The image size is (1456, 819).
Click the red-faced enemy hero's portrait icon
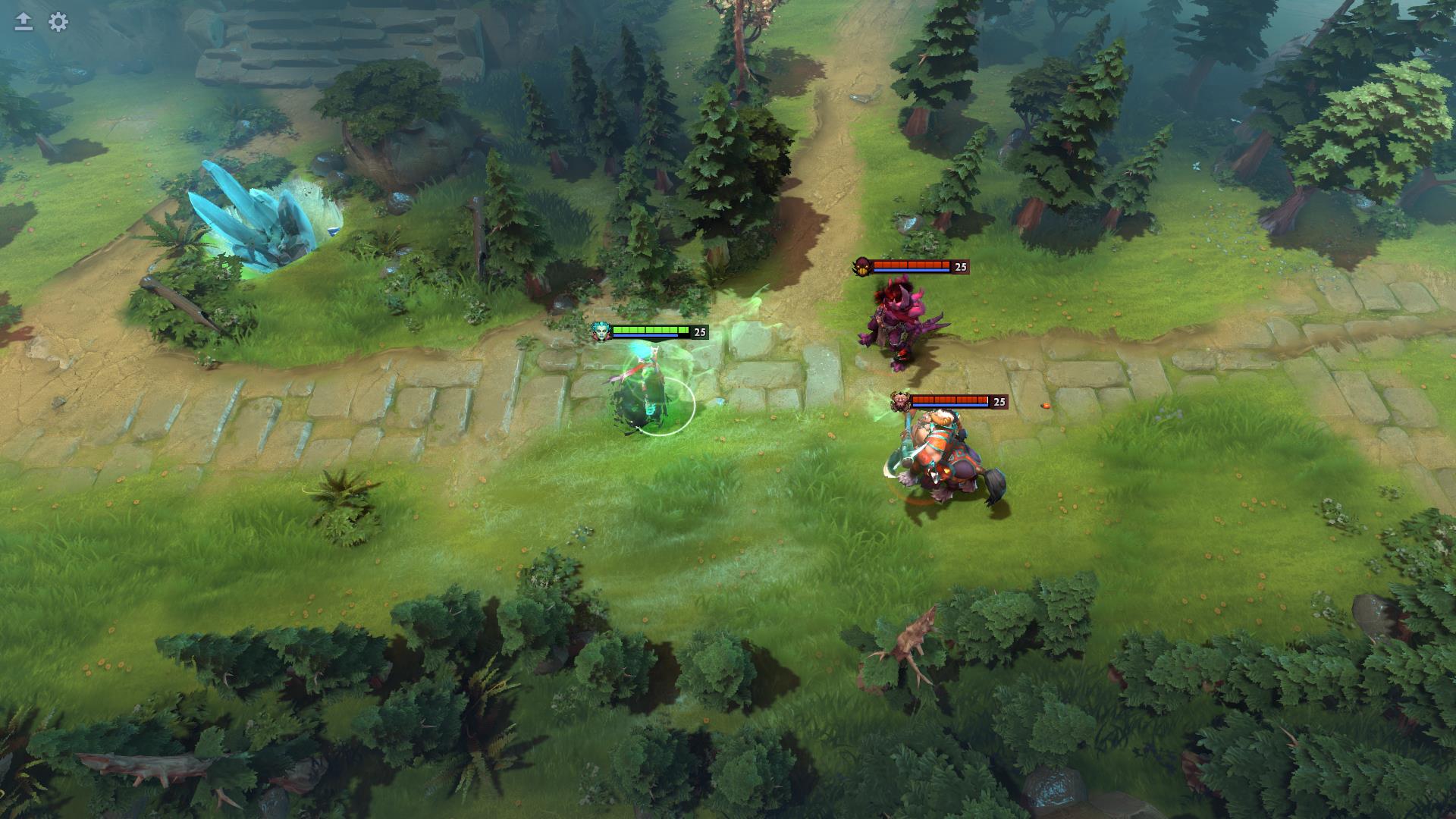[x=863, y=265]
